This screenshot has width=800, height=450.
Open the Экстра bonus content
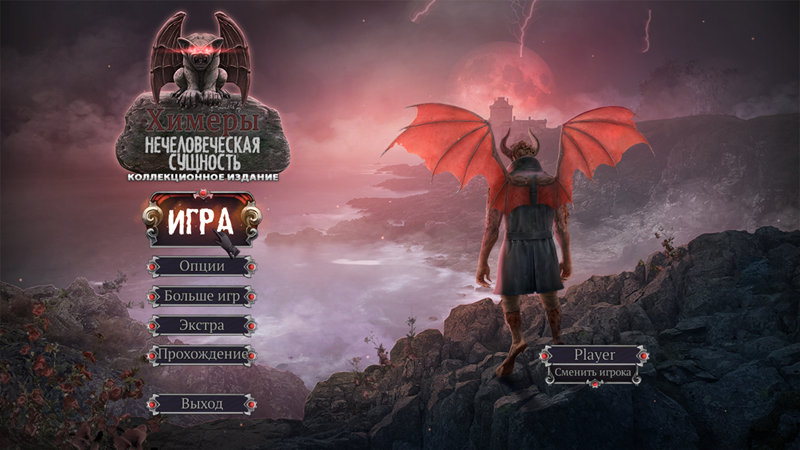coord(201,326)
